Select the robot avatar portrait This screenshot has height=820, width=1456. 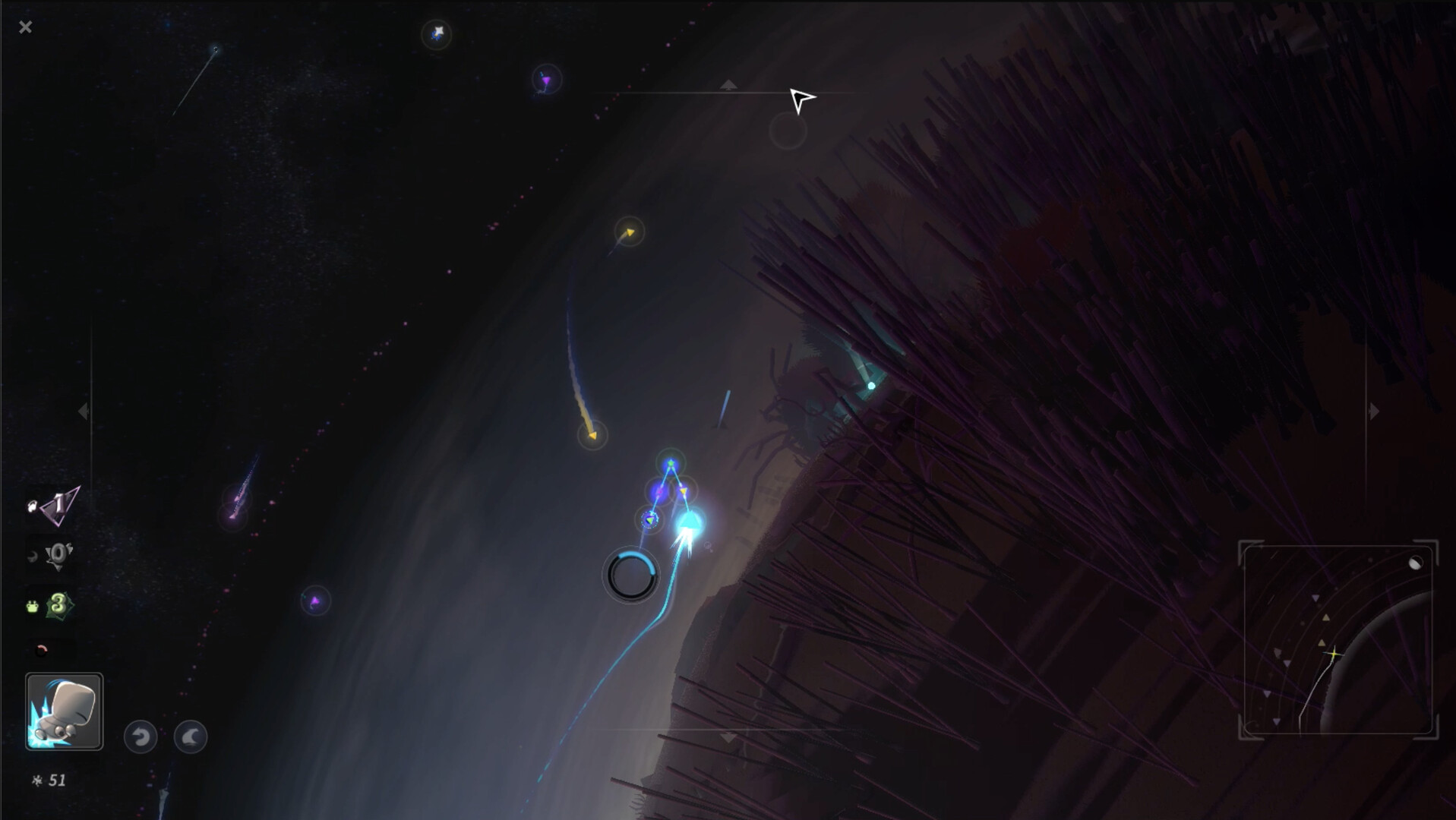point(64,712)
